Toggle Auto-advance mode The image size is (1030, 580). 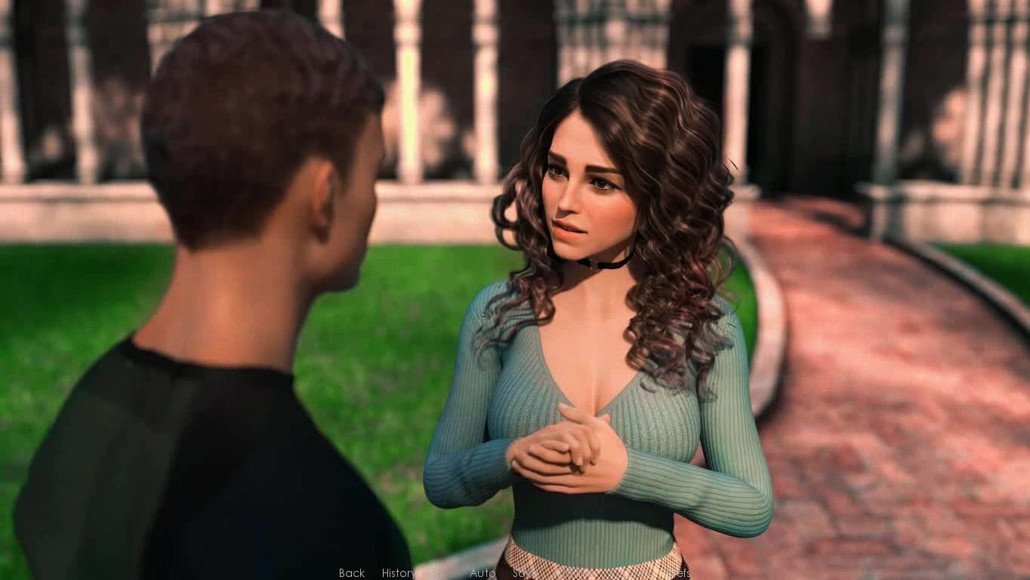[x=483, y=573]
